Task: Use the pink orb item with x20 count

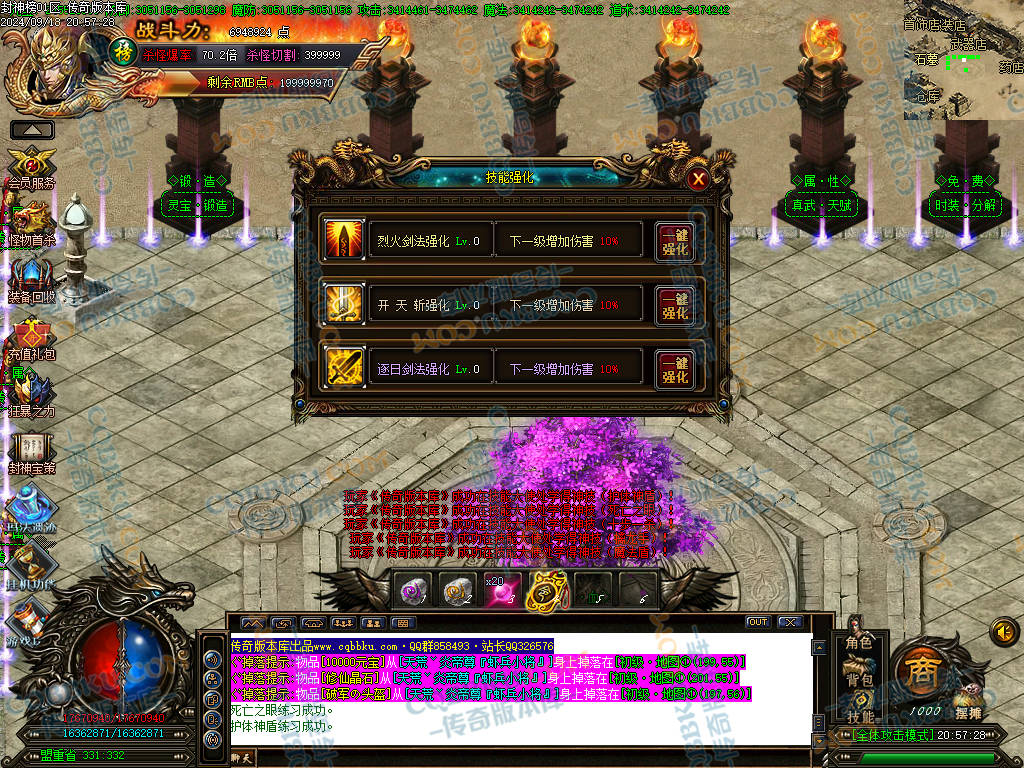Action: tap(502, 591)
